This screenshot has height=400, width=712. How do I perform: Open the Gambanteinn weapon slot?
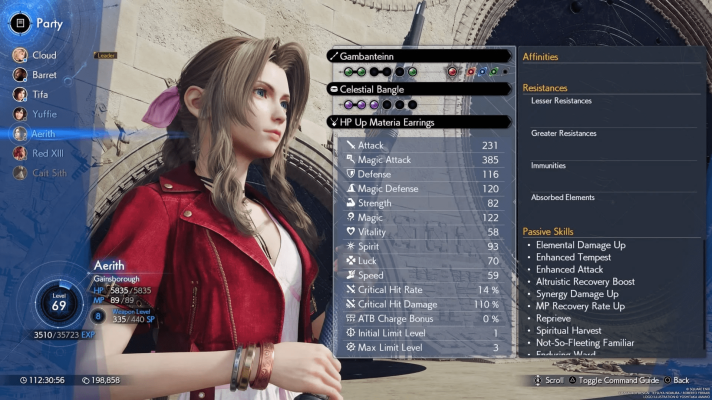[421, 56]
